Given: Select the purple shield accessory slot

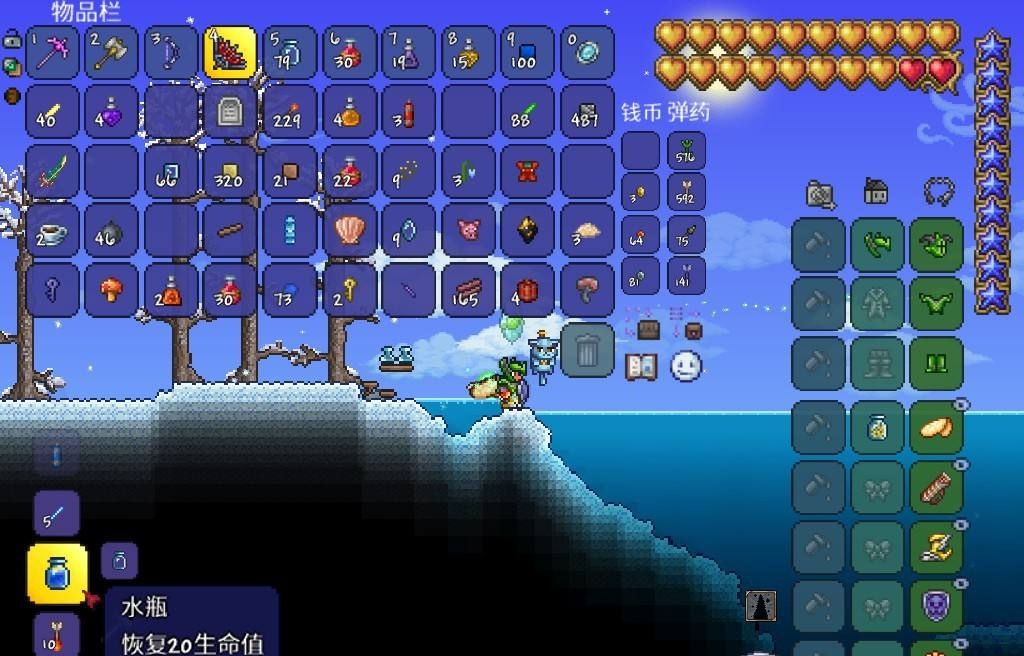Looking at the screenshot, I should pos(937,606).
